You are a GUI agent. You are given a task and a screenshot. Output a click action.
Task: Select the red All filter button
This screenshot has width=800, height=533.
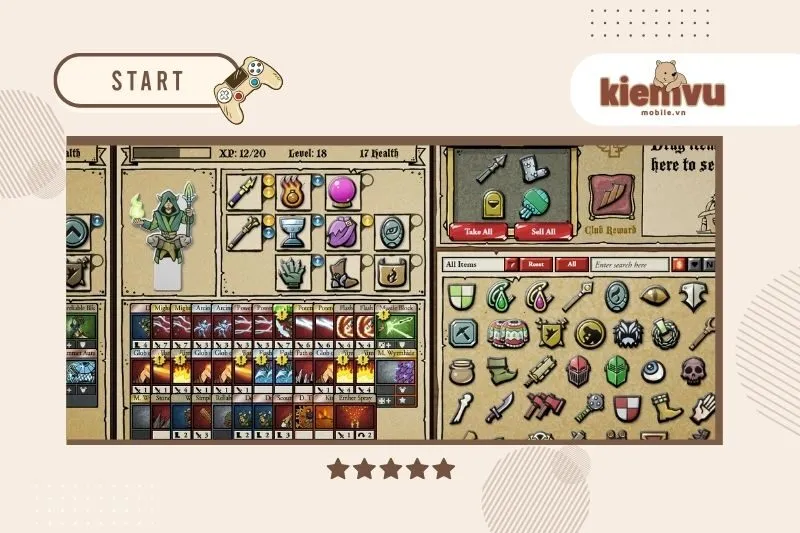[x=571, y=264]
